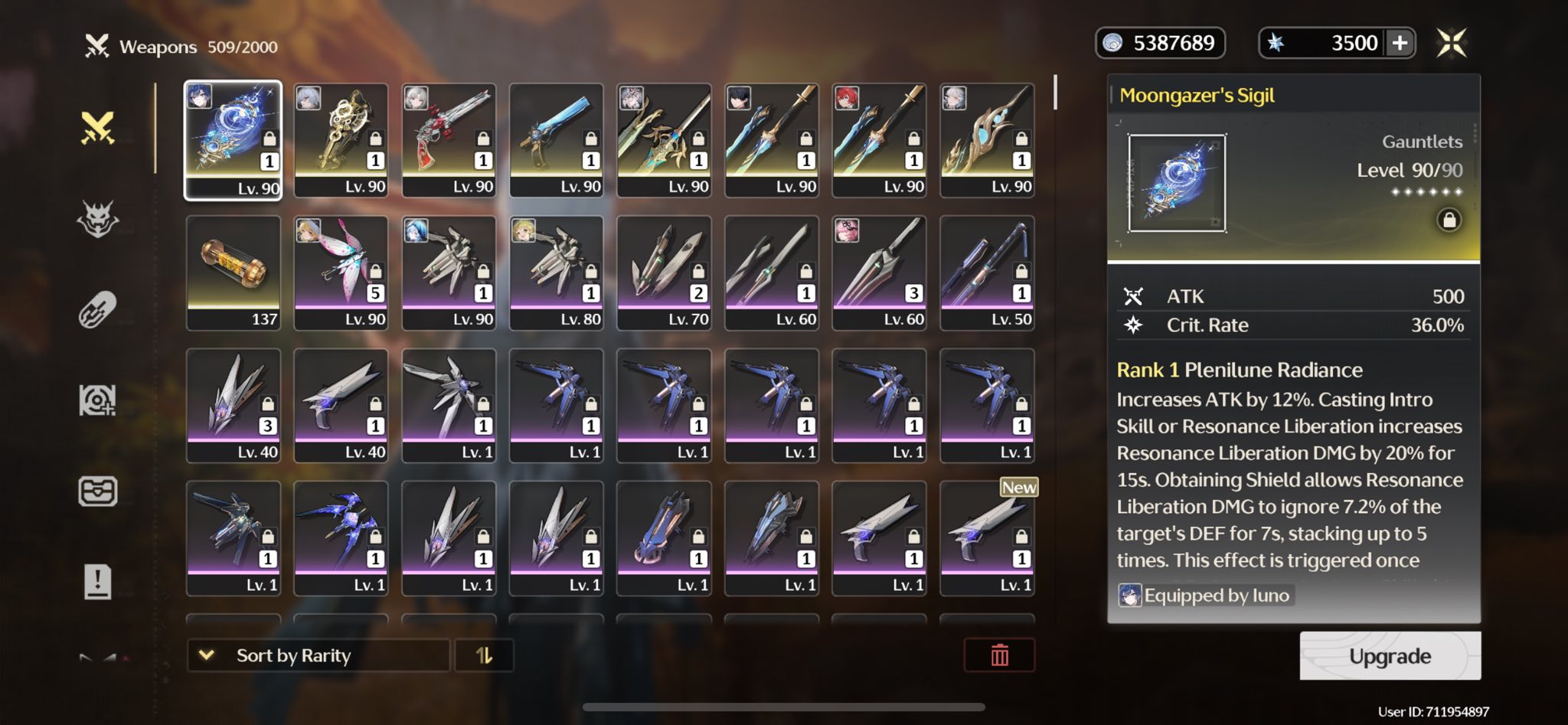This screenshot has width=1568, height=725.
Task: Open the exclamation mark quest items tab
Action: pyautogui.click(x=98, y=582)
